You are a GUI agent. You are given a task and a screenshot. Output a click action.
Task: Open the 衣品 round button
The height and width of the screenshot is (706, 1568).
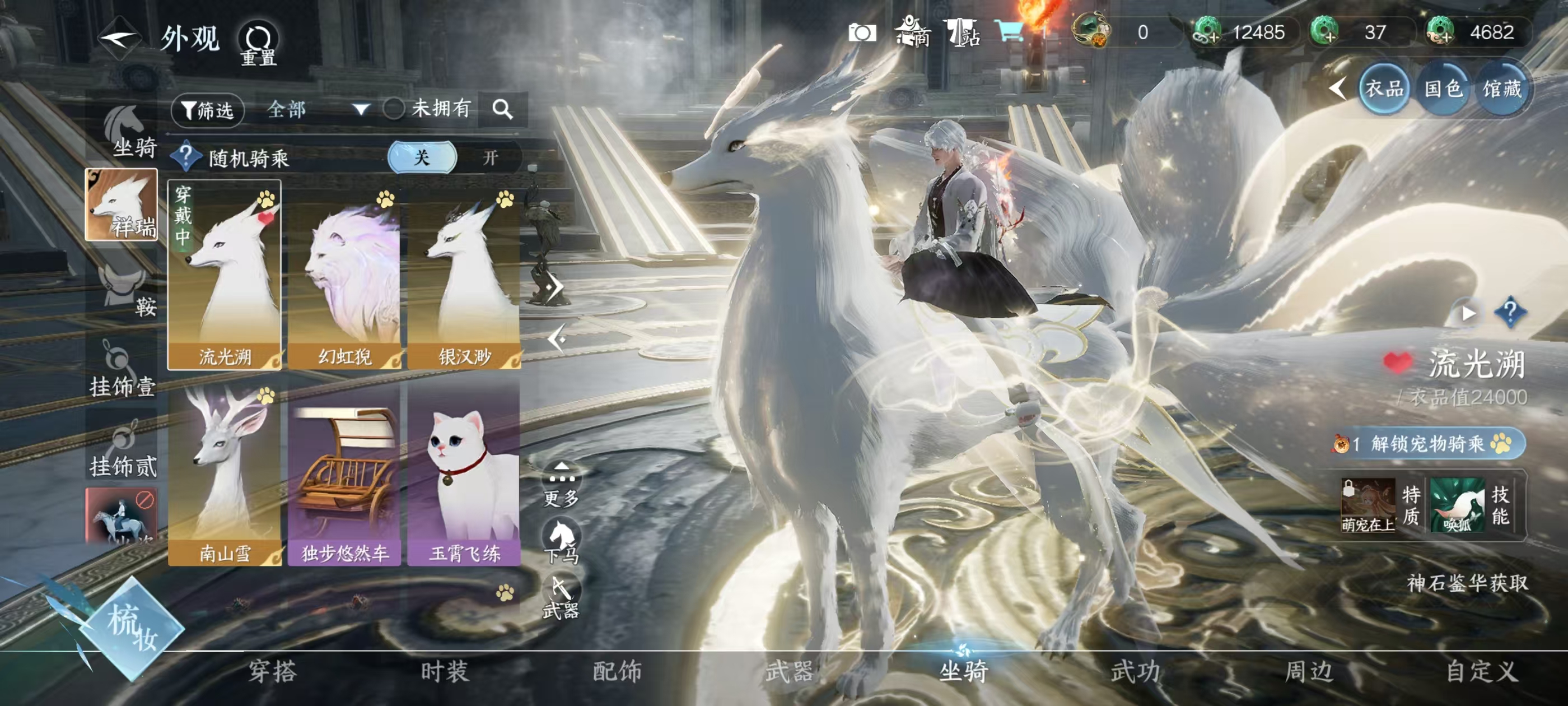1384,89
